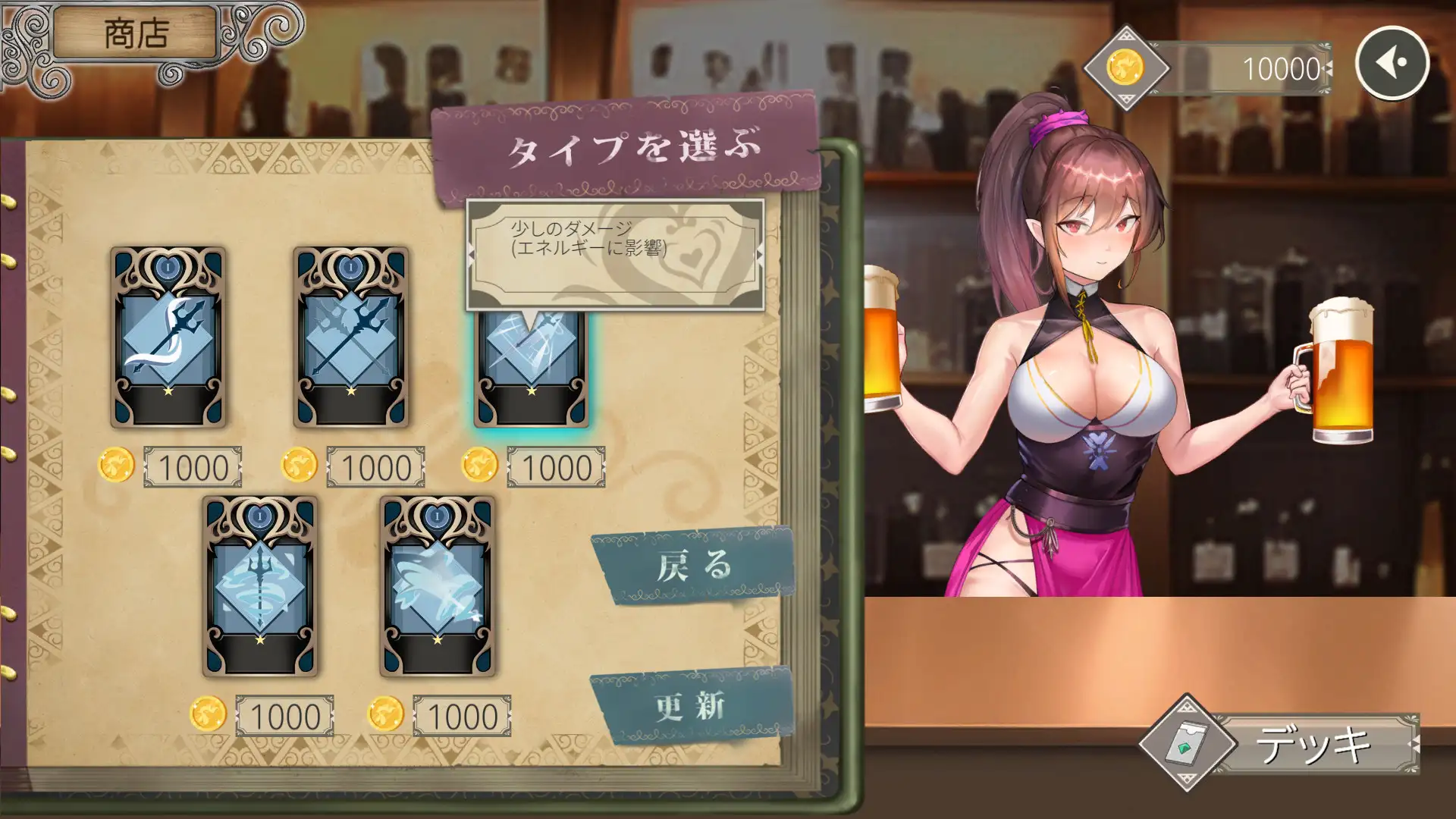Viewport: 1456px width, 819px height.
Task: Choose the swirling wind card
Action: (x=437, y=586)
